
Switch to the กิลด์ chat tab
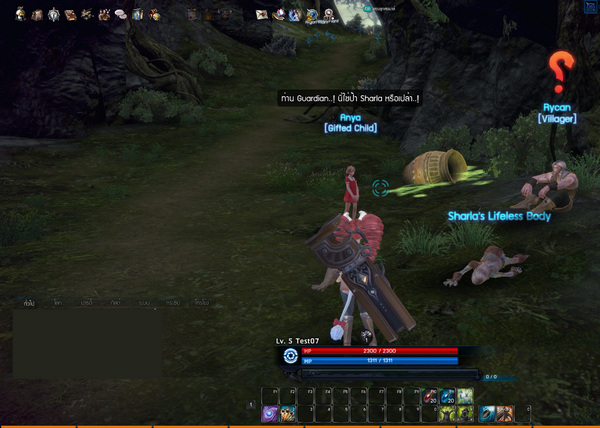pyautogui.click(x=116, y=301)
